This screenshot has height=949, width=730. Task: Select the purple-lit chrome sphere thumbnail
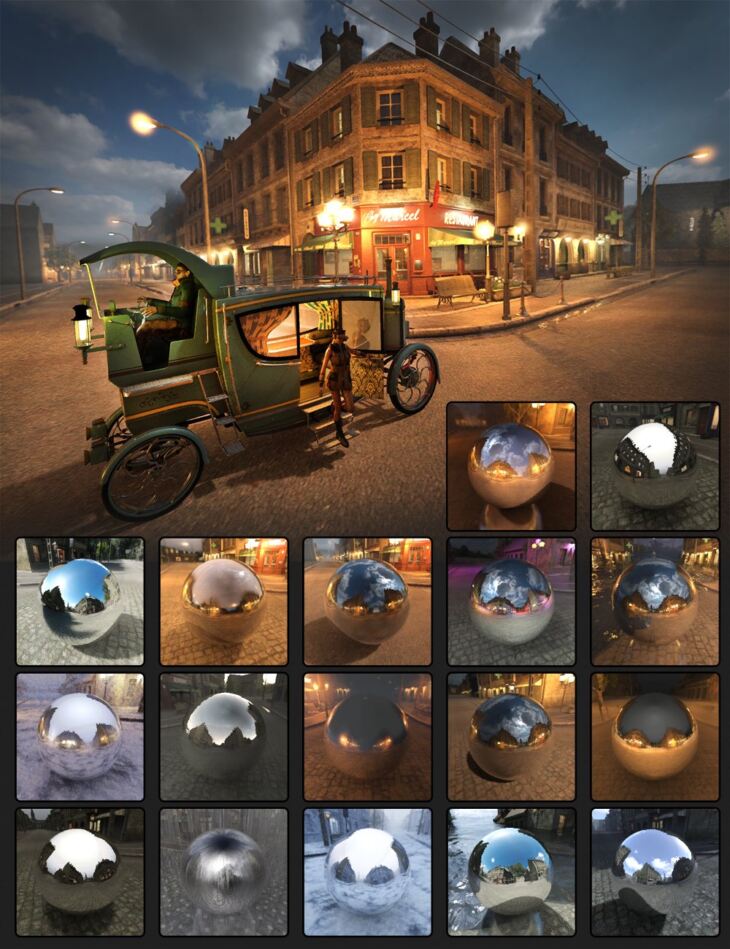point(511,602)
